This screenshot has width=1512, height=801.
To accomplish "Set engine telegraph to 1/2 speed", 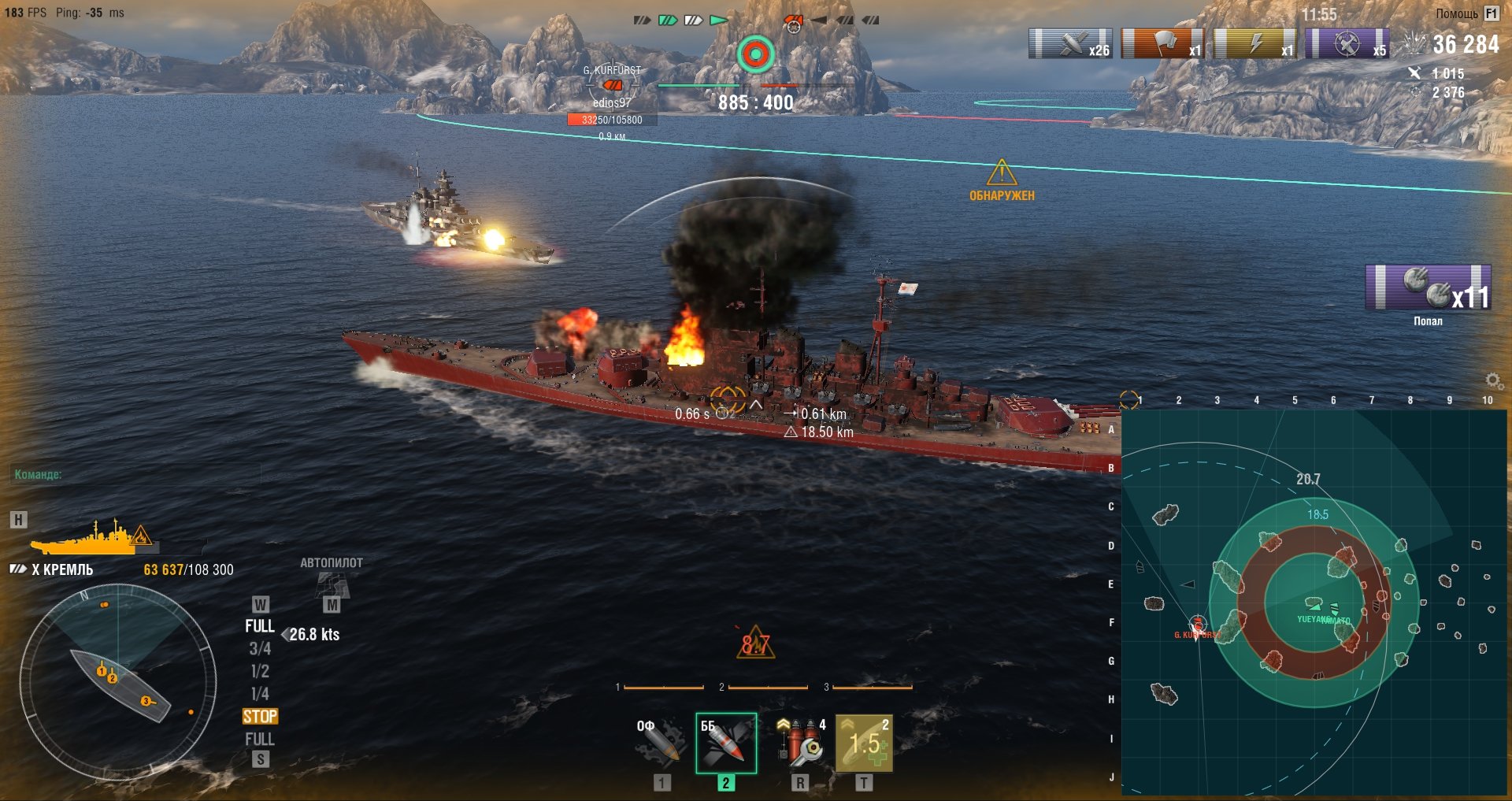I will 260,672.
